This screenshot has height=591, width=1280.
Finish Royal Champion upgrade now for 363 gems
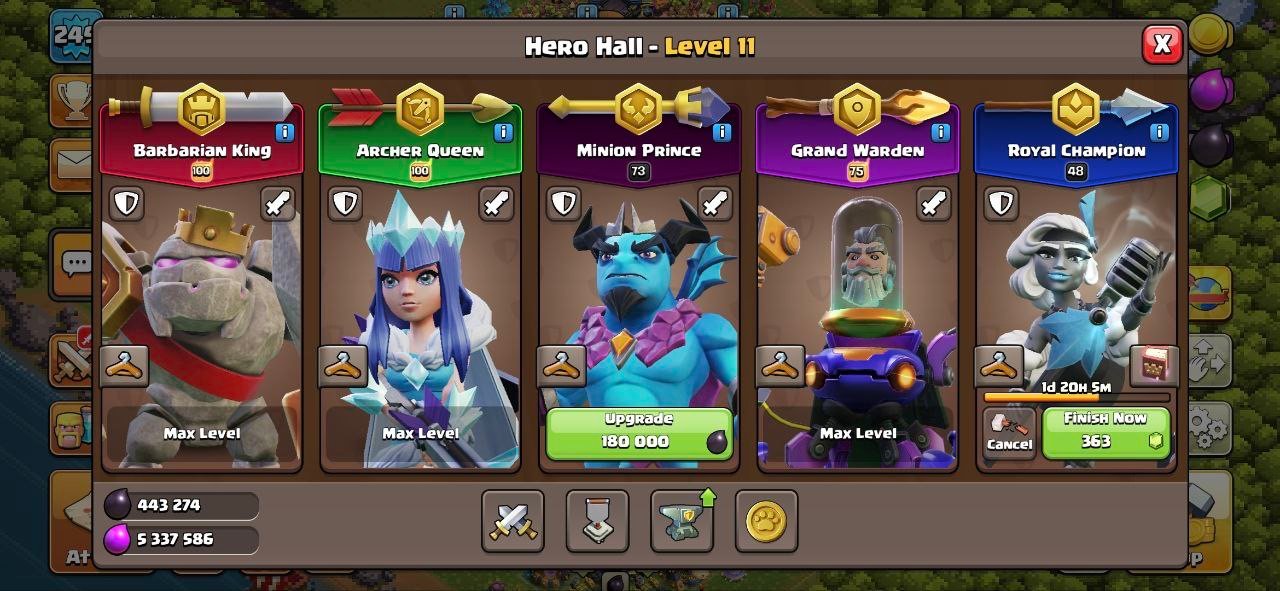(1105, 432)
